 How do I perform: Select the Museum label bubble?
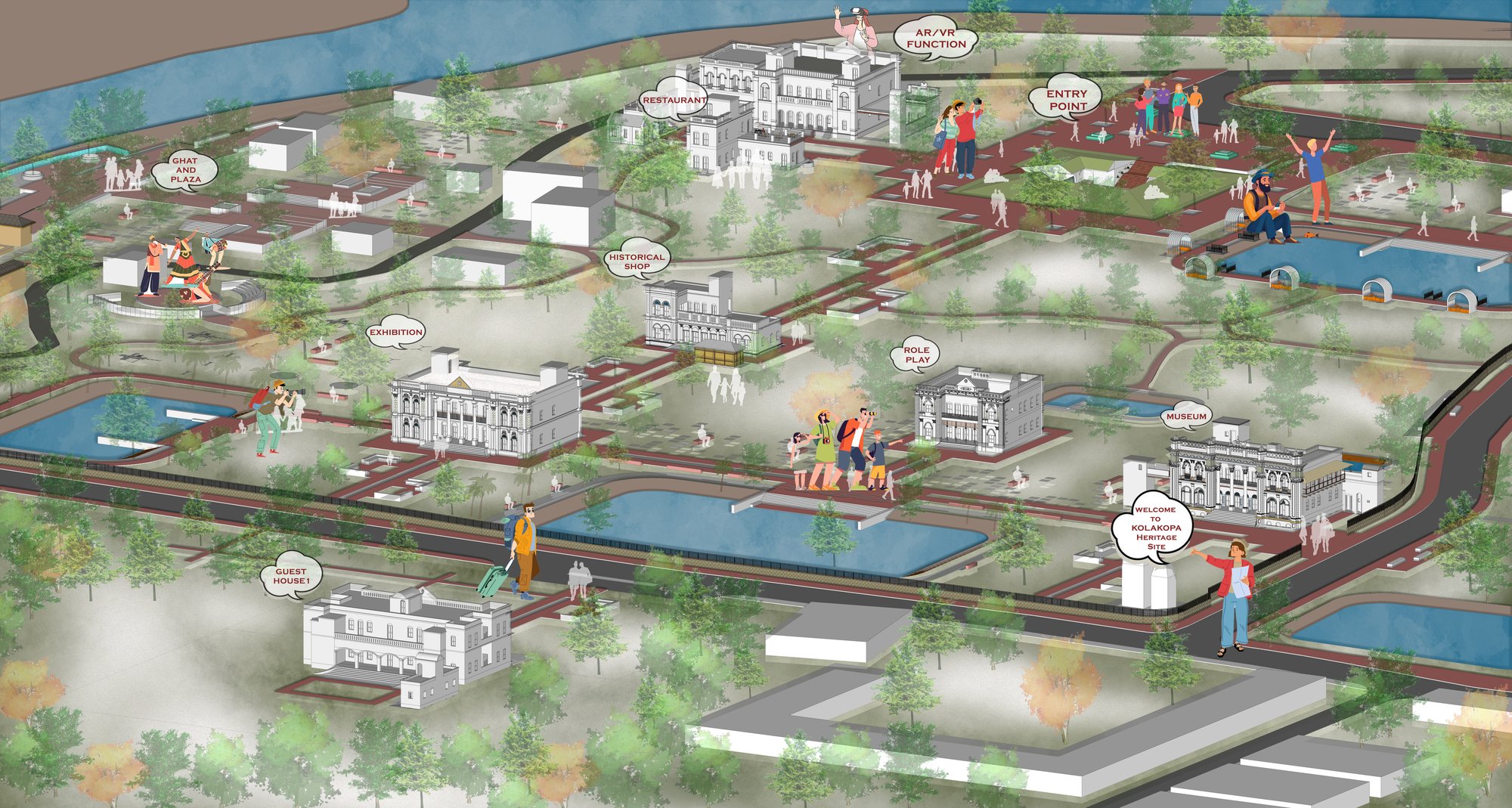(x=1186, y=416)
